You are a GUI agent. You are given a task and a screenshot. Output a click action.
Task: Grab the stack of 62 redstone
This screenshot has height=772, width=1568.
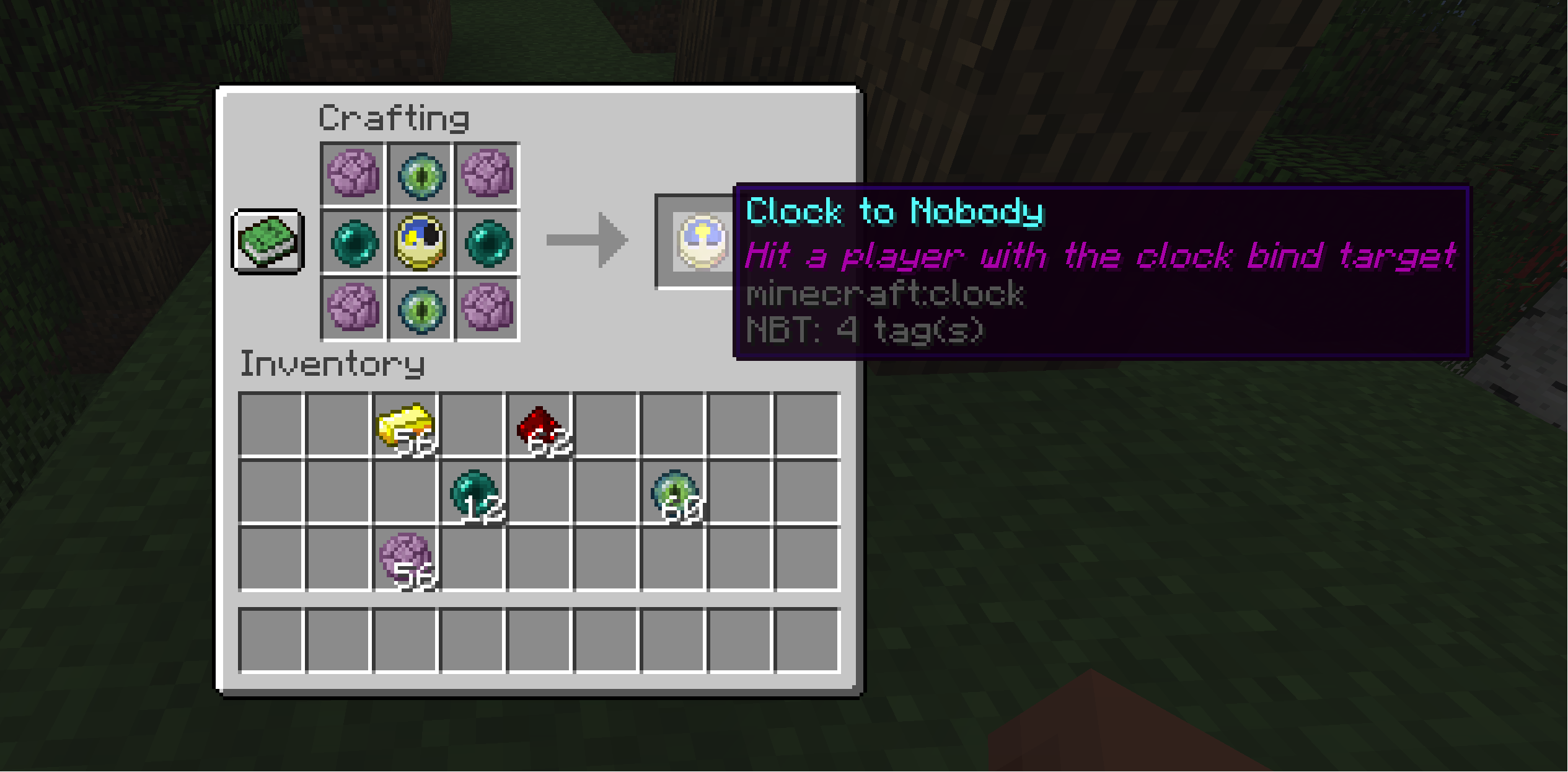pyautogui.click(x=540, y=426)
